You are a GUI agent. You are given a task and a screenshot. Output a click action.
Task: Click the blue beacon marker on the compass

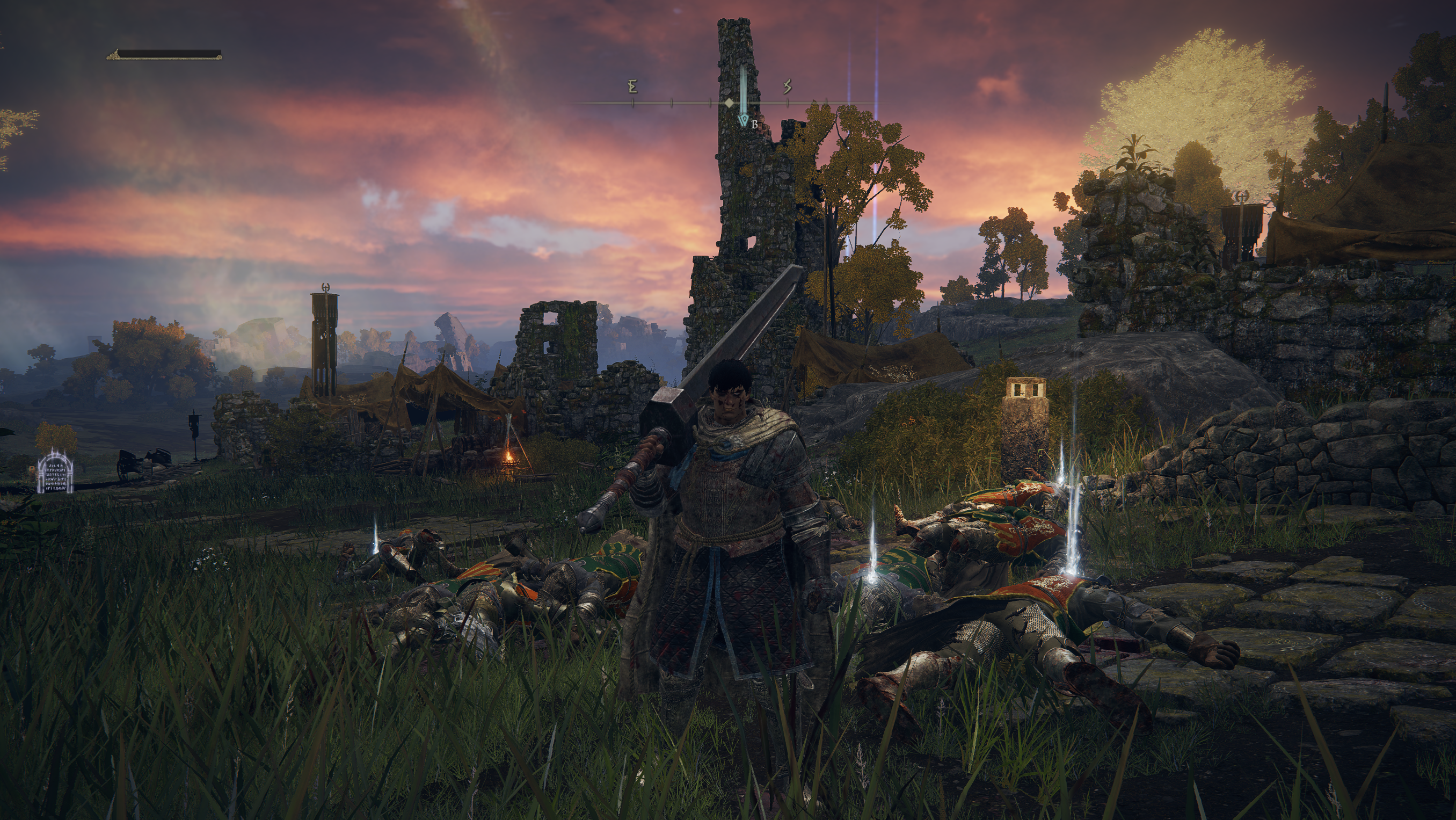coord(744,120)
